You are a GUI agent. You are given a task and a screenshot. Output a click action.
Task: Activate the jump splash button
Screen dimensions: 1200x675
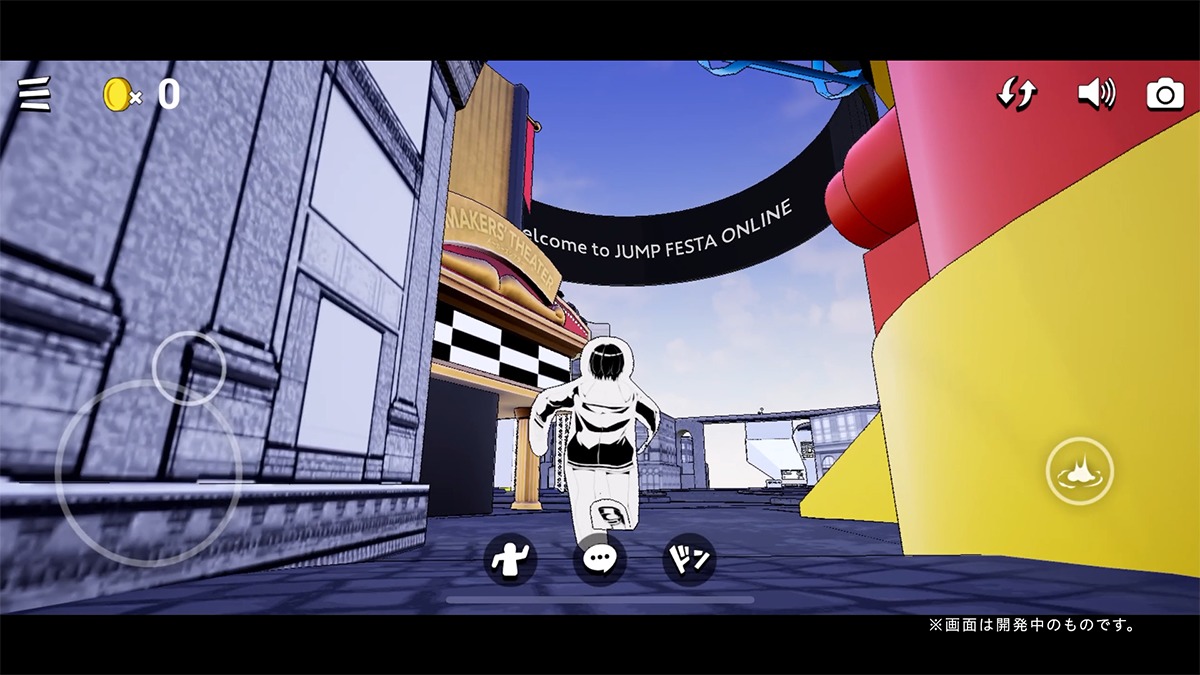[x=1079, y=471]
